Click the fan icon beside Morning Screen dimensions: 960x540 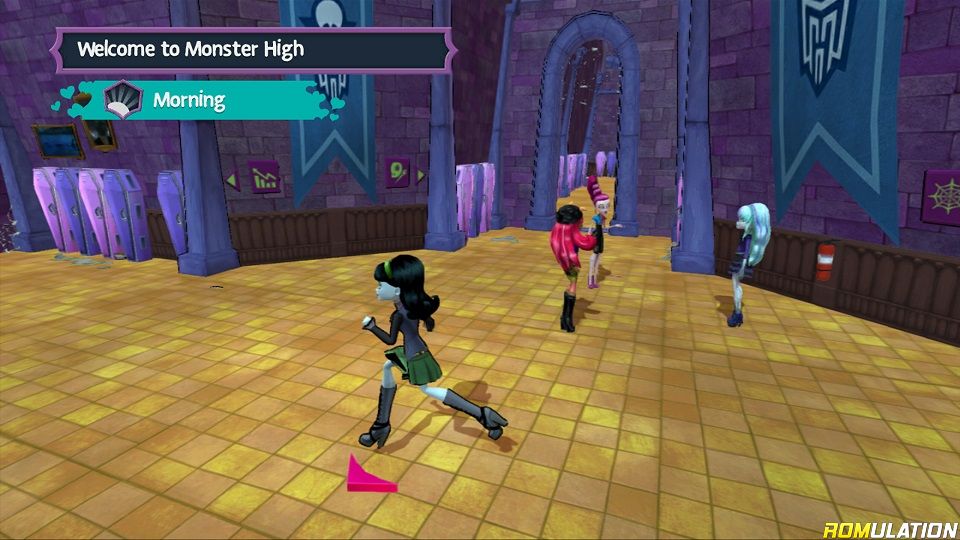pyautogui.click(x=123, y=100)
